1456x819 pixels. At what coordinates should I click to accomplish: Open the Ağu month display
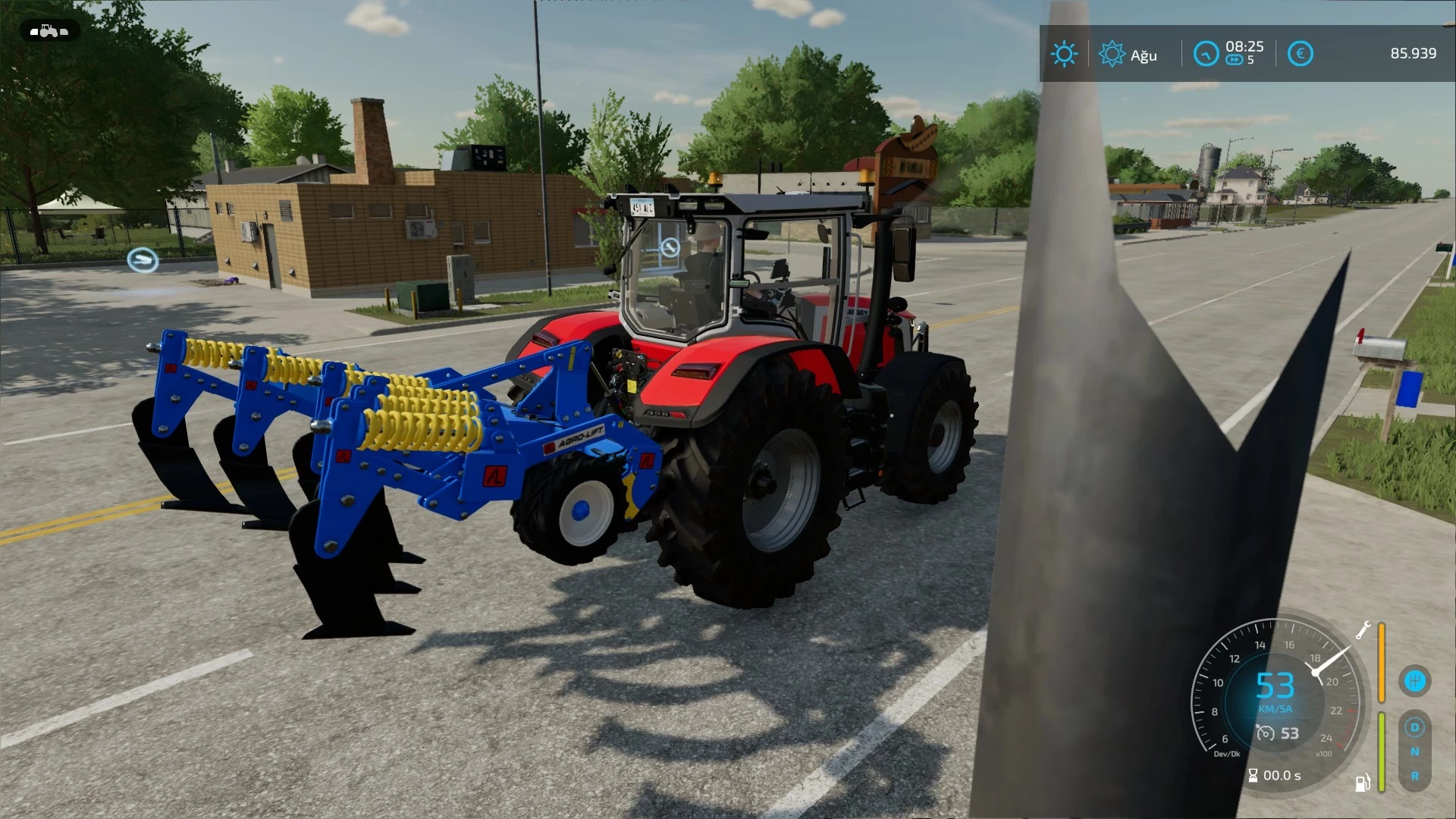click(x=1144, y=55)
